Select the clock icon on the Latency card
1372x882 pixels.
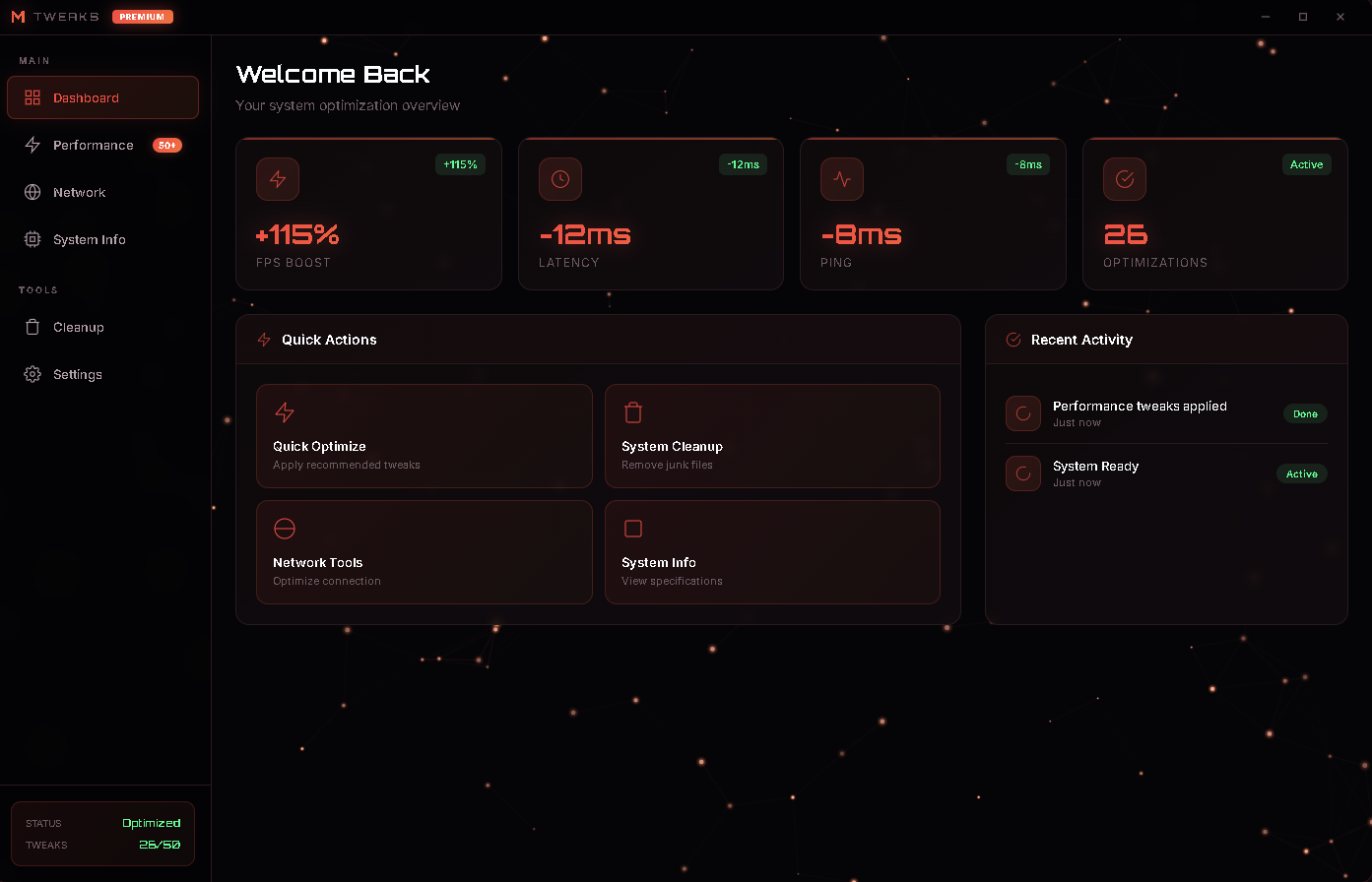point(559,179)
